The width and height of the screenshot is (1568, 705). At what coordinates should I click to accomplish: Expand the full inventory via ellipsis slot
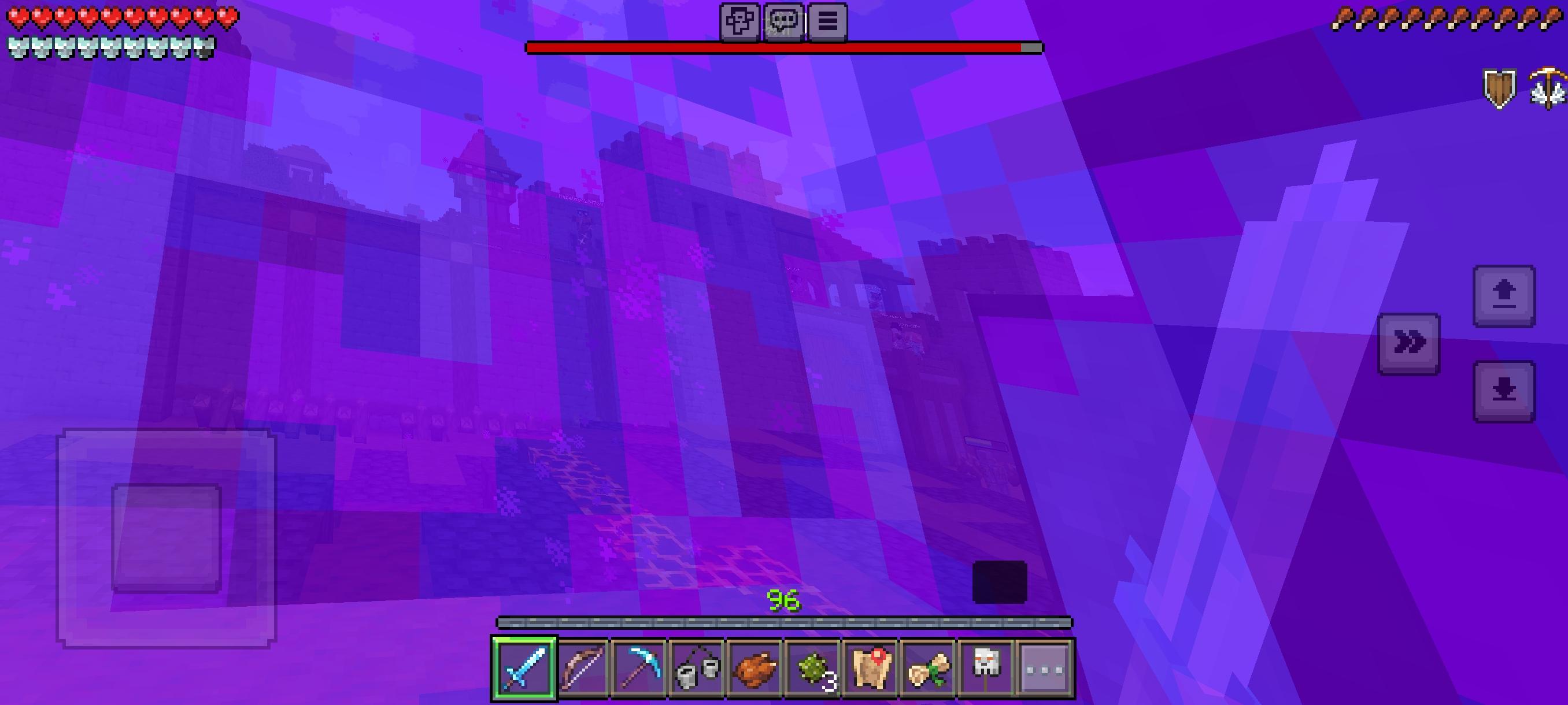click(1046, 668)
